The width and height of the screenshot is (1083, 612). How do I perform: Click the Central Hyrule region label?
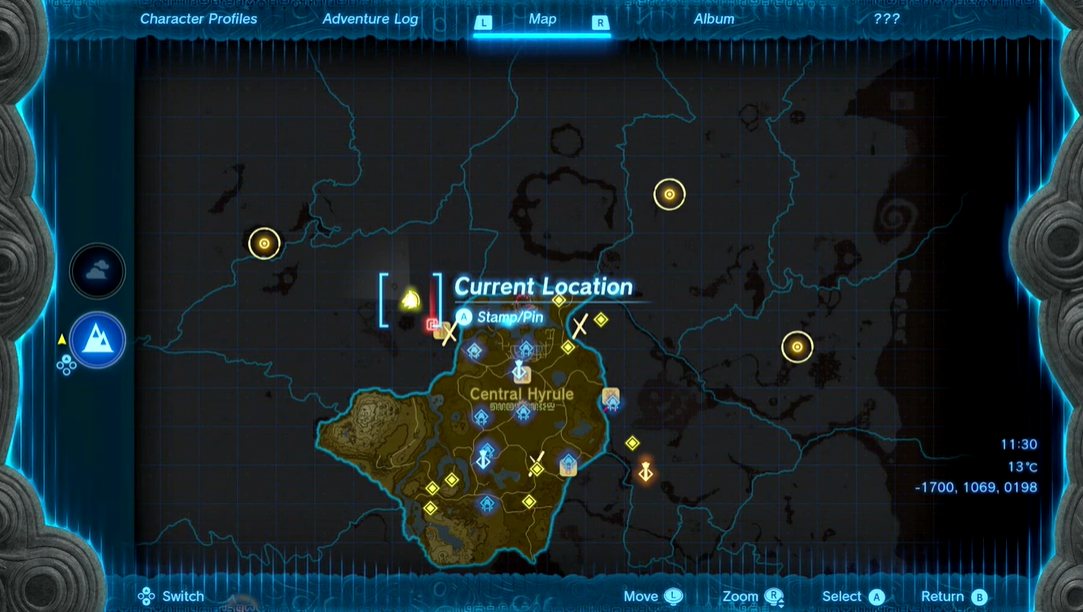(x=522, y=394)
